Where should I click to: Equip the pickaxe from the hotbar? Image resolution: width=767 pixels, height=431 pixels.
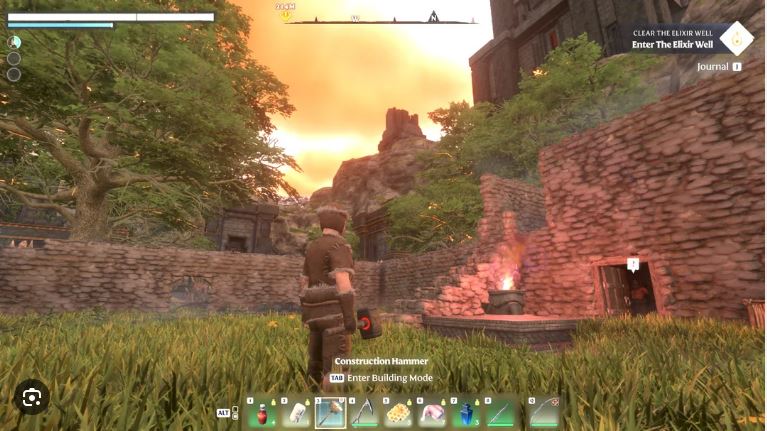[364, 412]
